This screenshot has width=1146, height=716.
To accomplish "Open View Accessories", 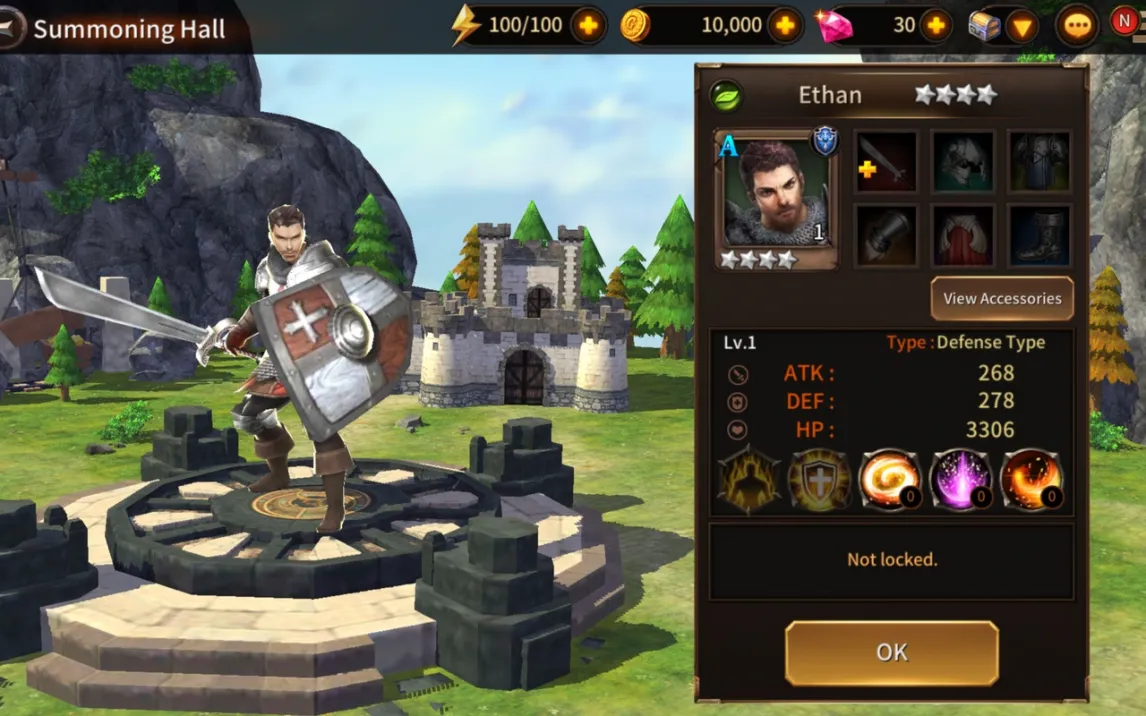I will point(1001,298).
